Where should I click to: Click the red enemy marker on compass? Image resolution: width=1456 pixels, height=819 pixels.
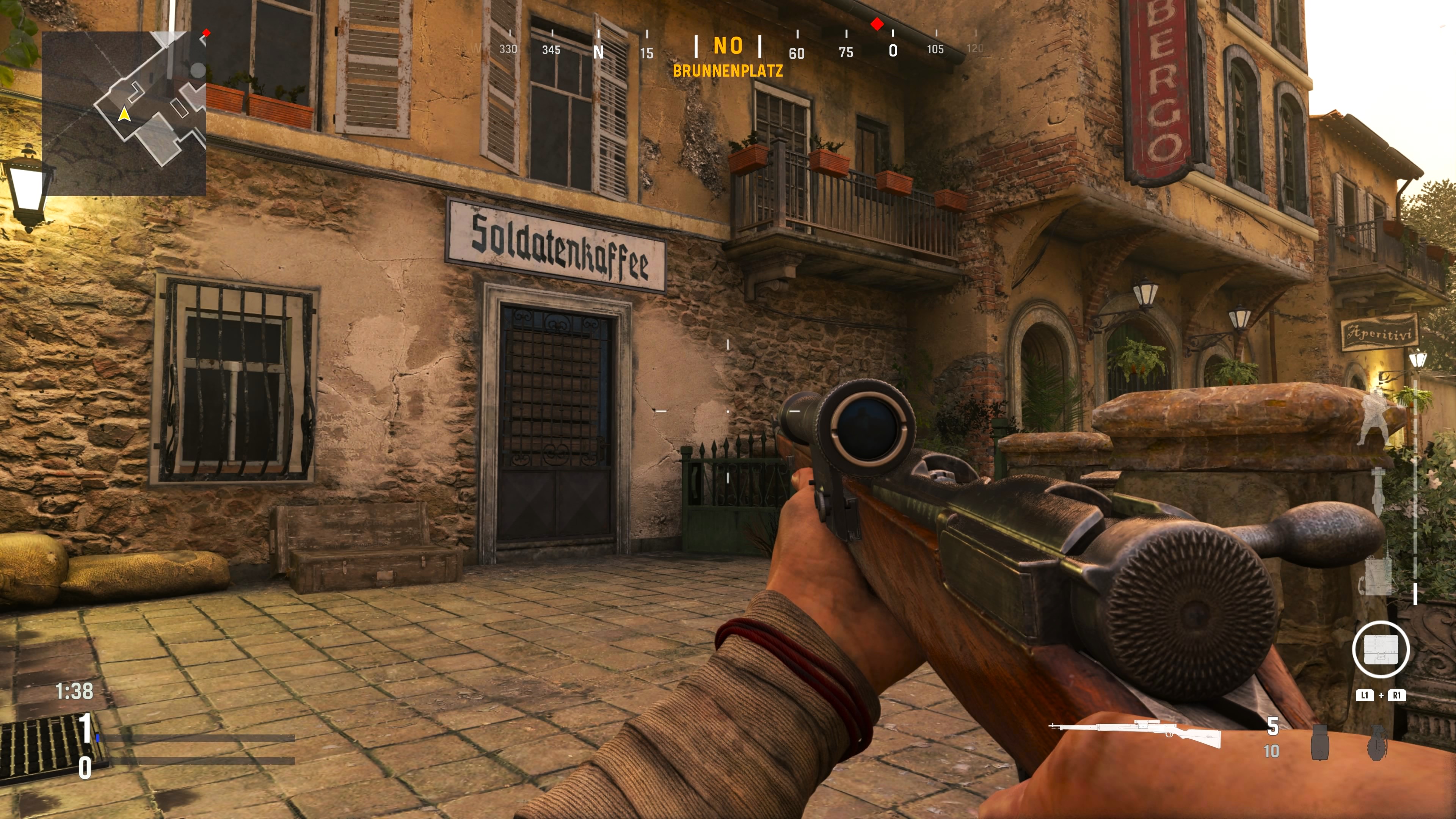coord(877,24)
